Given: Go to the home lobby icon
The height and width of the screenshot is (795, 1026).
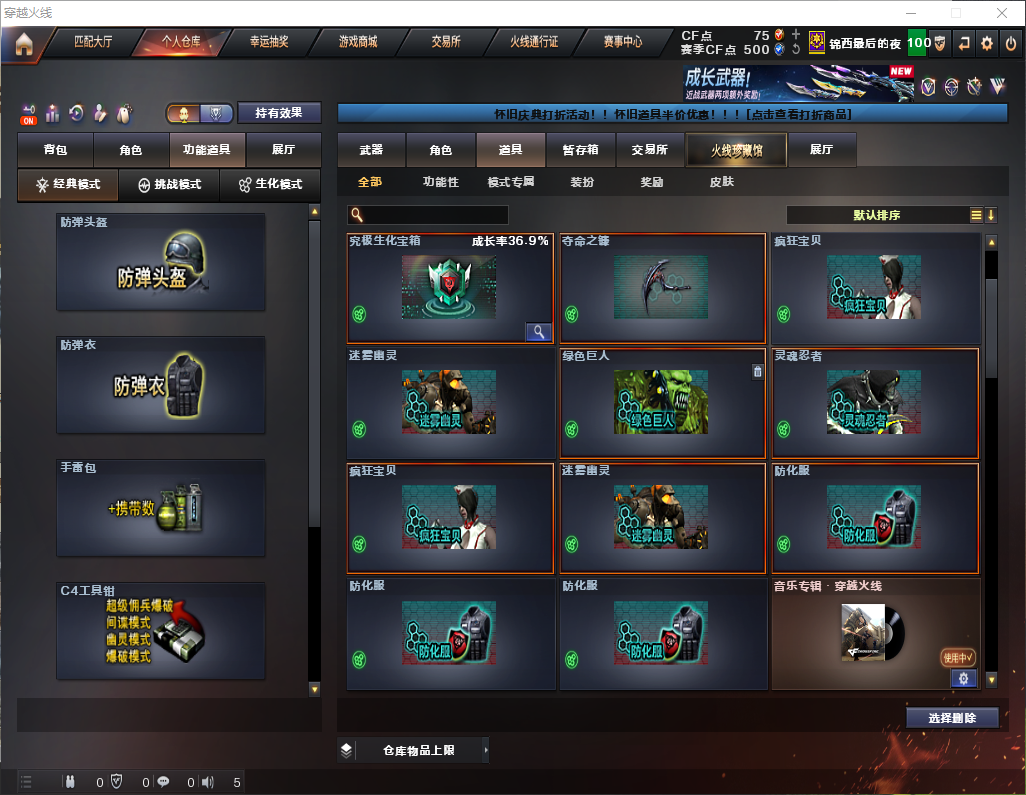Looking at the screenshot, I should coord(23,43).
